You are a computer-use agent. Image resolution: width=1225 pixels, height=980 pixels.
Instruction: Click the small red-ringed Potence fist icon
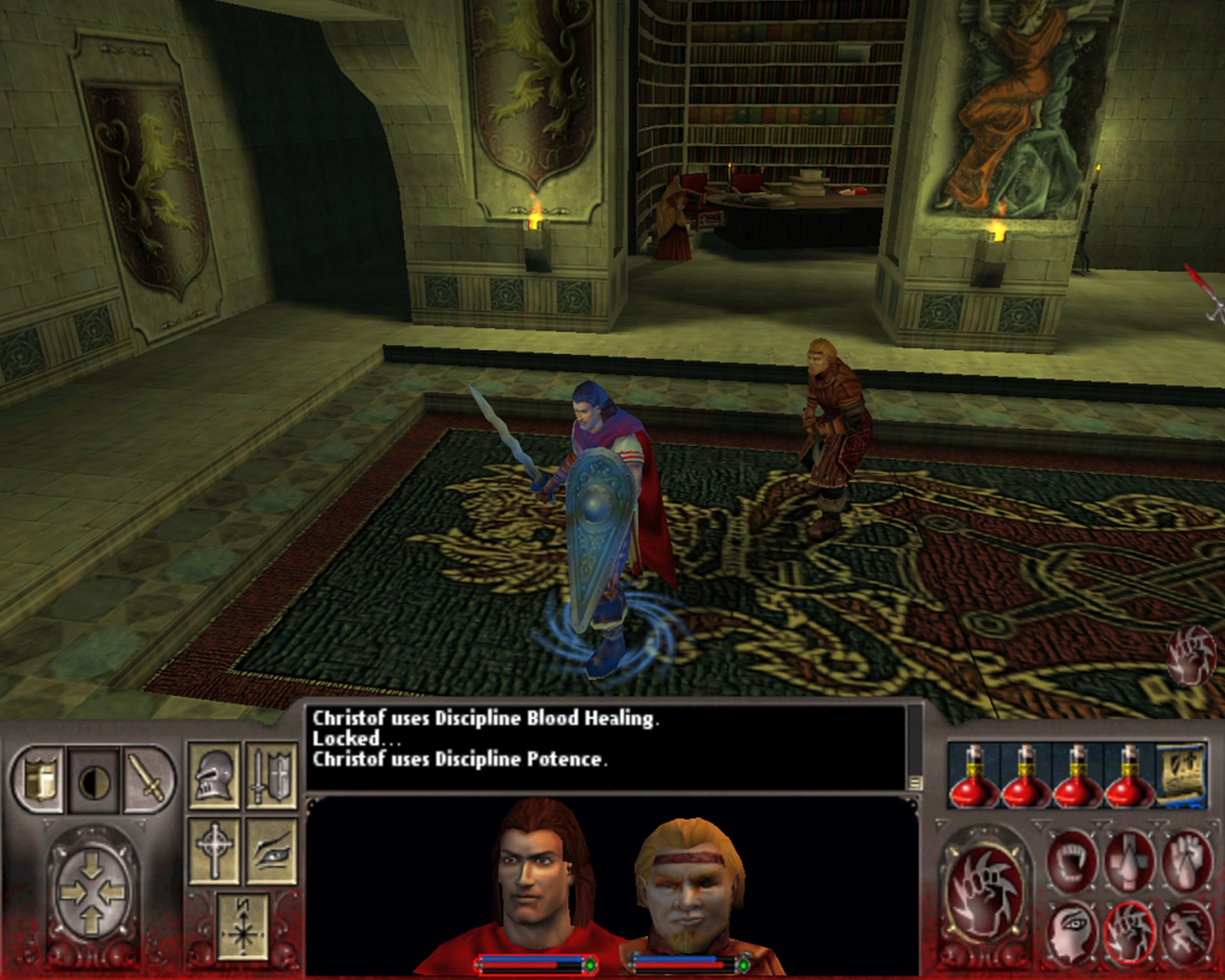click(1130, 932)
